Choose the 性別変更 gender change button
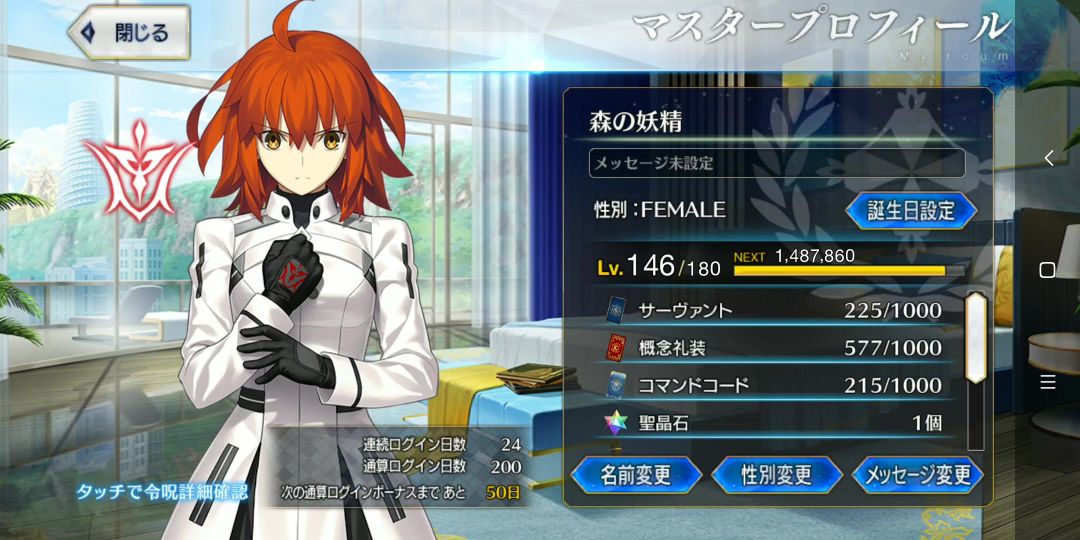The width and height of the screenshot is (1080, 540). click(x=776, y=474)
